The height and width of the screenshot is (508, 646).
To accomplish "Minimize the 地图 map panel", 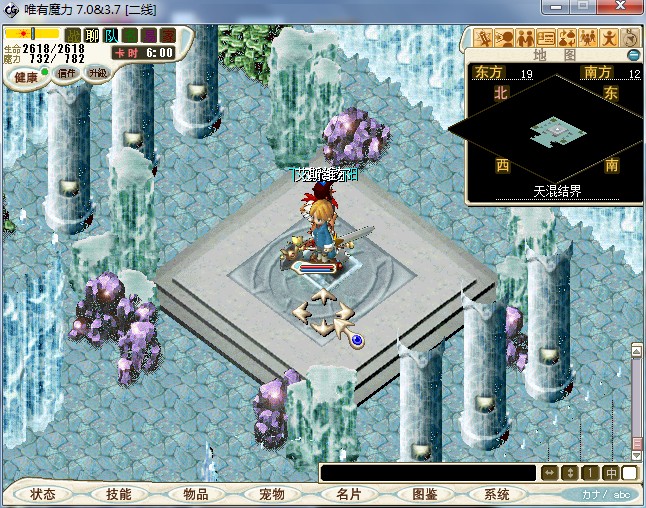I will [x=633, y=54].
